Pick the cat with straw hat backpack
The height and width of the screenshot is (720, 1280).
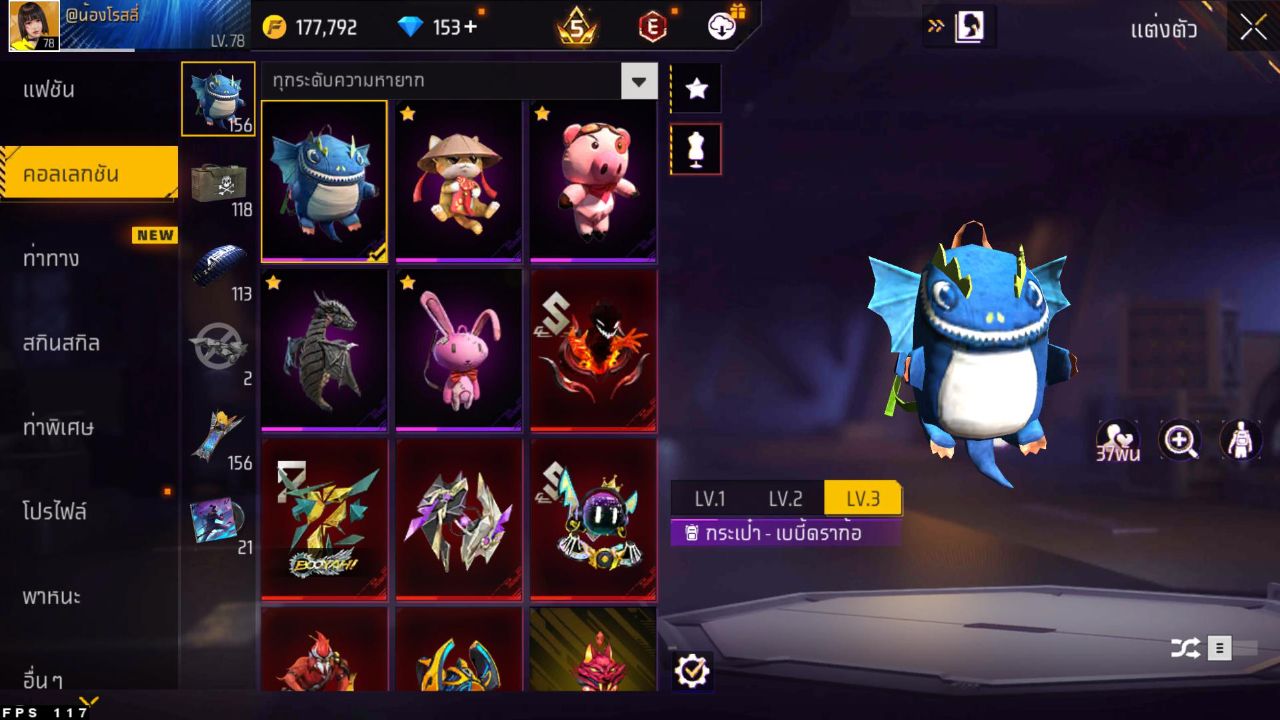(459, 180)
